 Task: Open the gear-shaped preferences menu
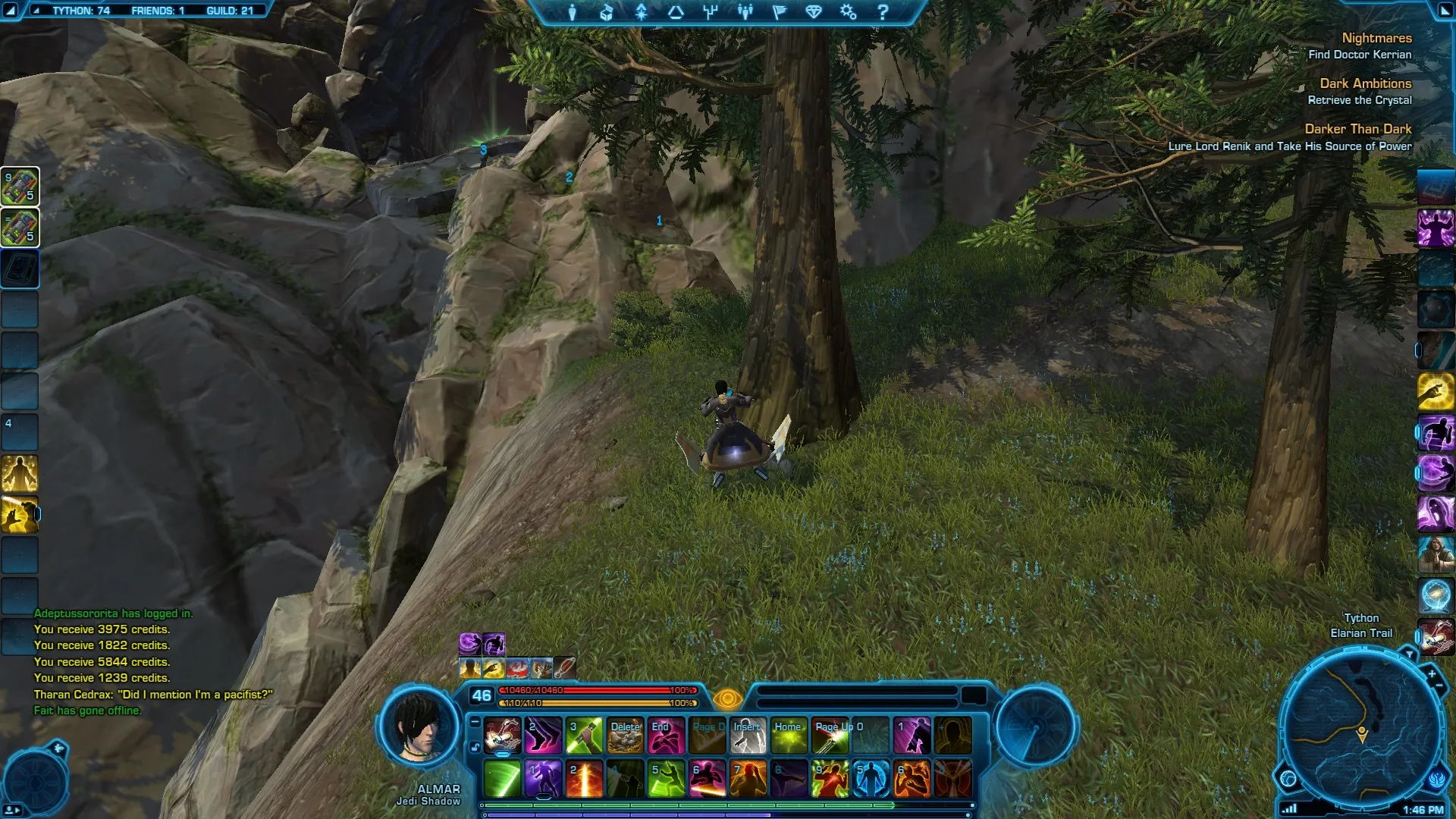(x=848, y=12)
